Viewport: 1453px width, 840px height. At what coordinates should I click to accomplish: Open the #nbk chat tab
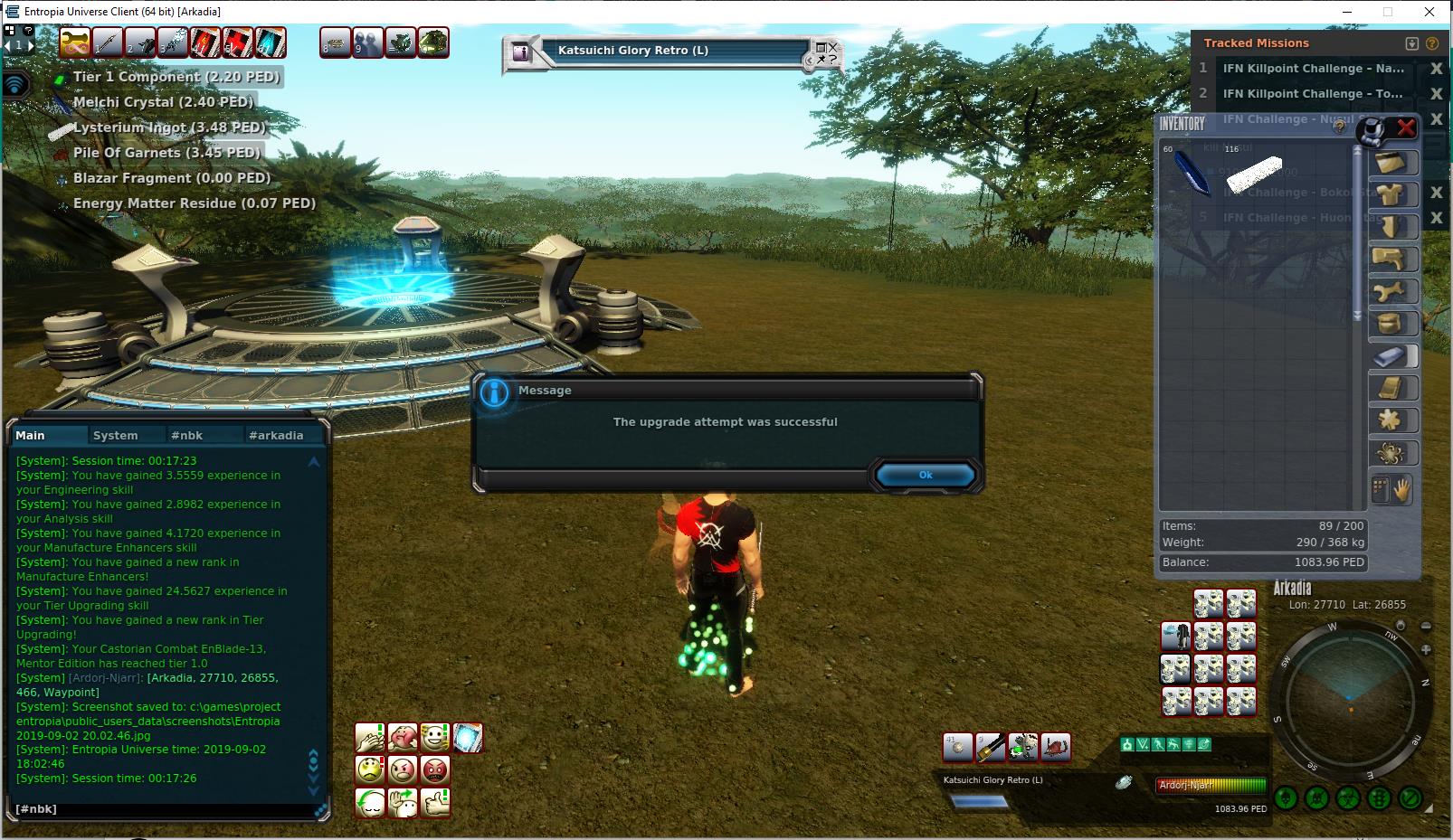tap(187, 435)
